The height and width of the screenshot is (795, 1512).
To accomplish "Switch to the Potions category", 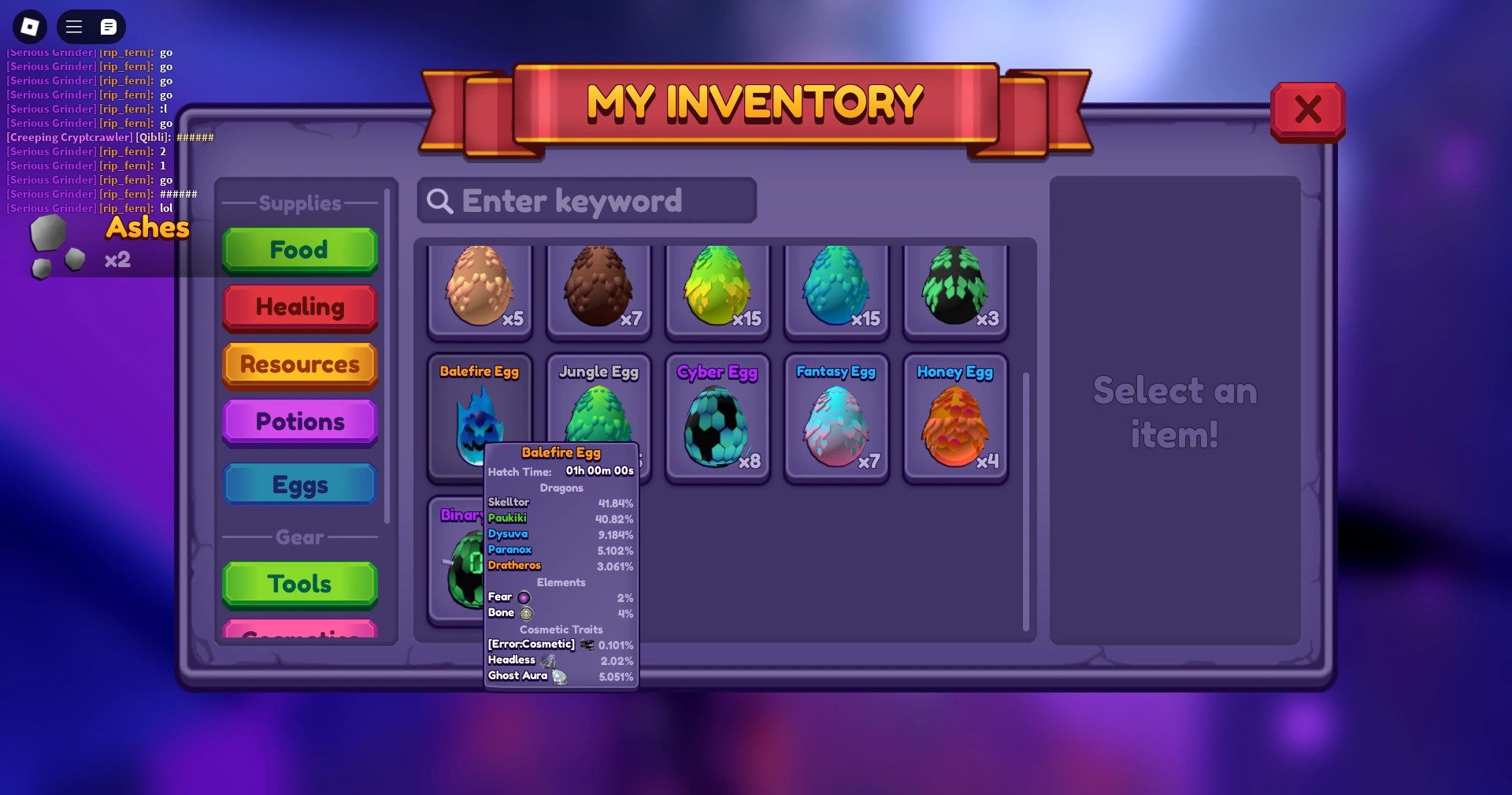I will [299, 422].
